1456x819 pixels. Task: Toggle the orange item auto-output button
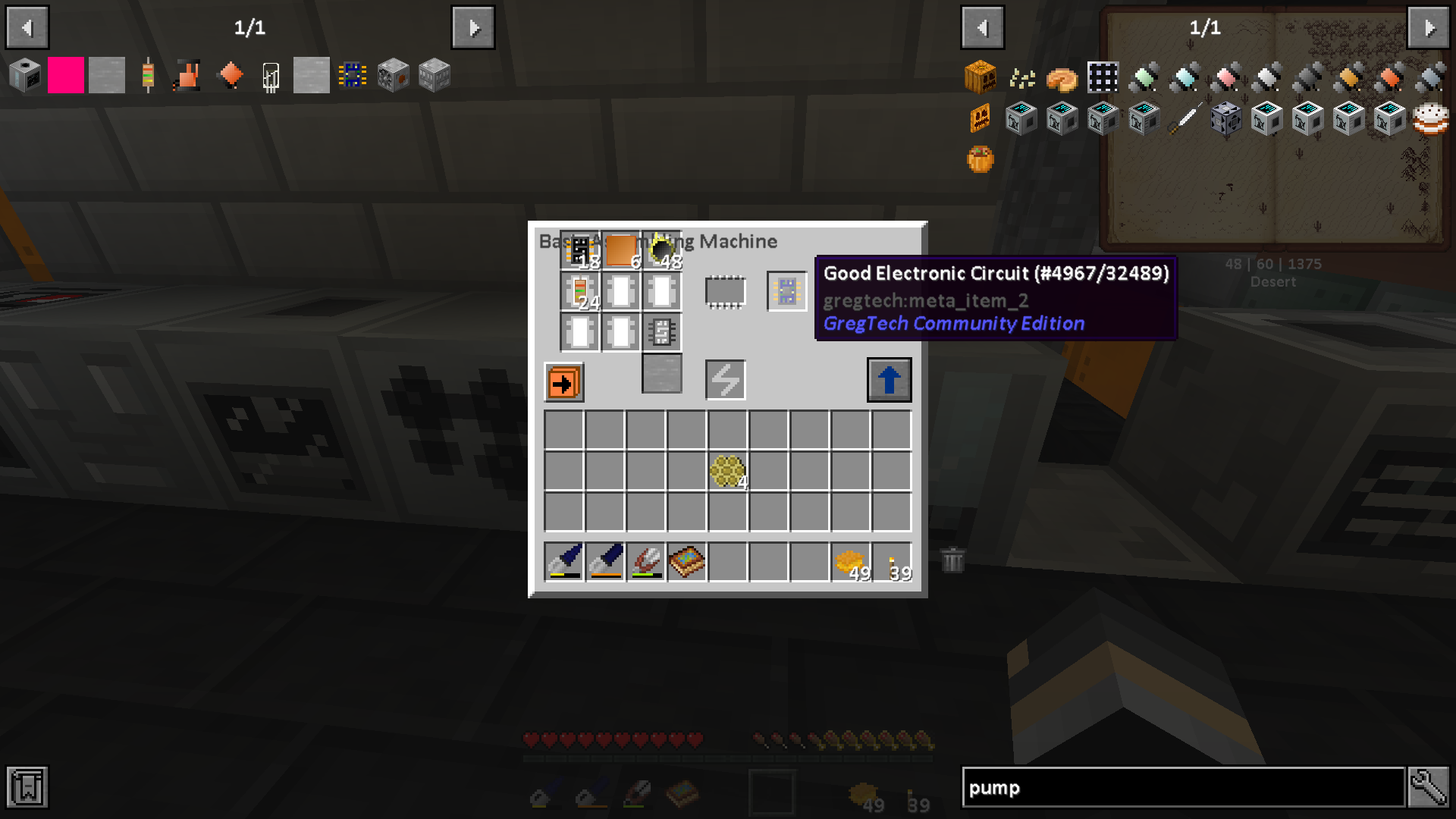pos(563,382)
